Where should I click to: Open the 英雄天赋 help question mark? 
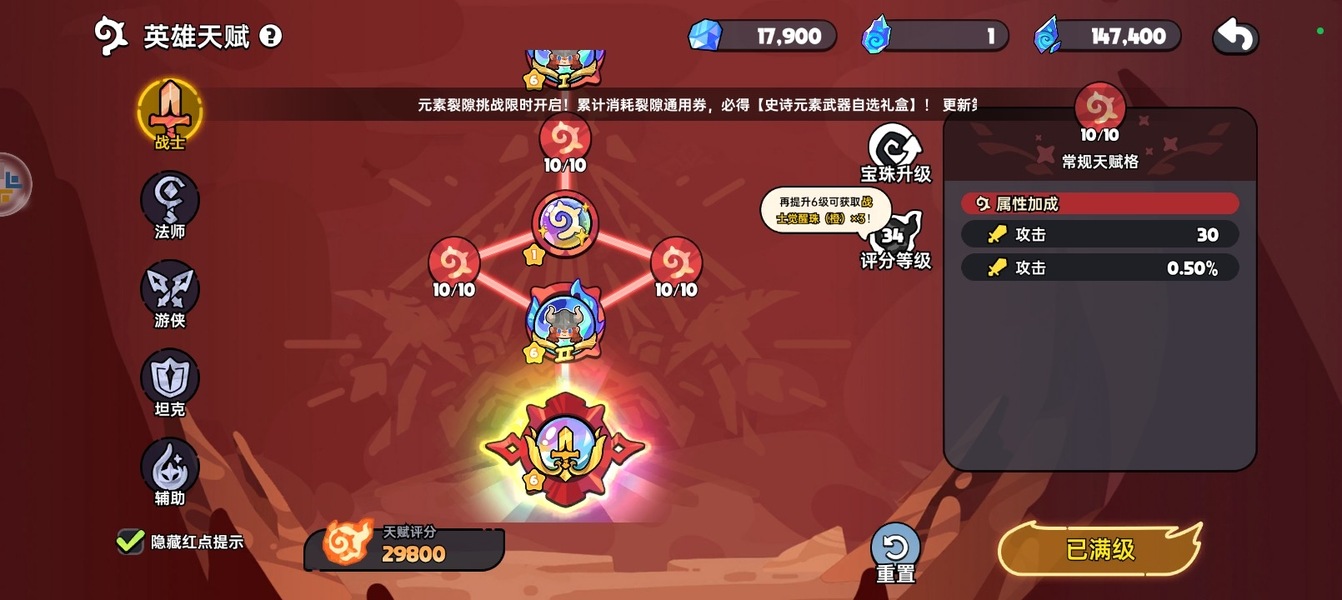coord(270,37)
